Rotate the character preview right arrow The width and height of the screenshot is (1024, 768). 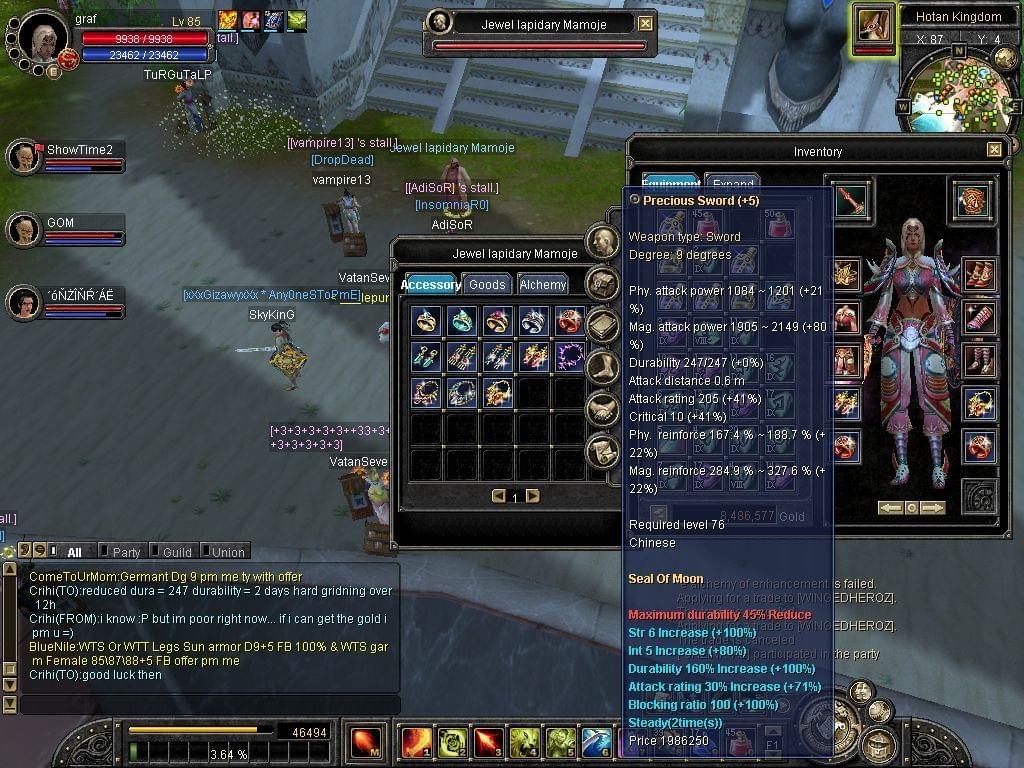click(933, 508)
